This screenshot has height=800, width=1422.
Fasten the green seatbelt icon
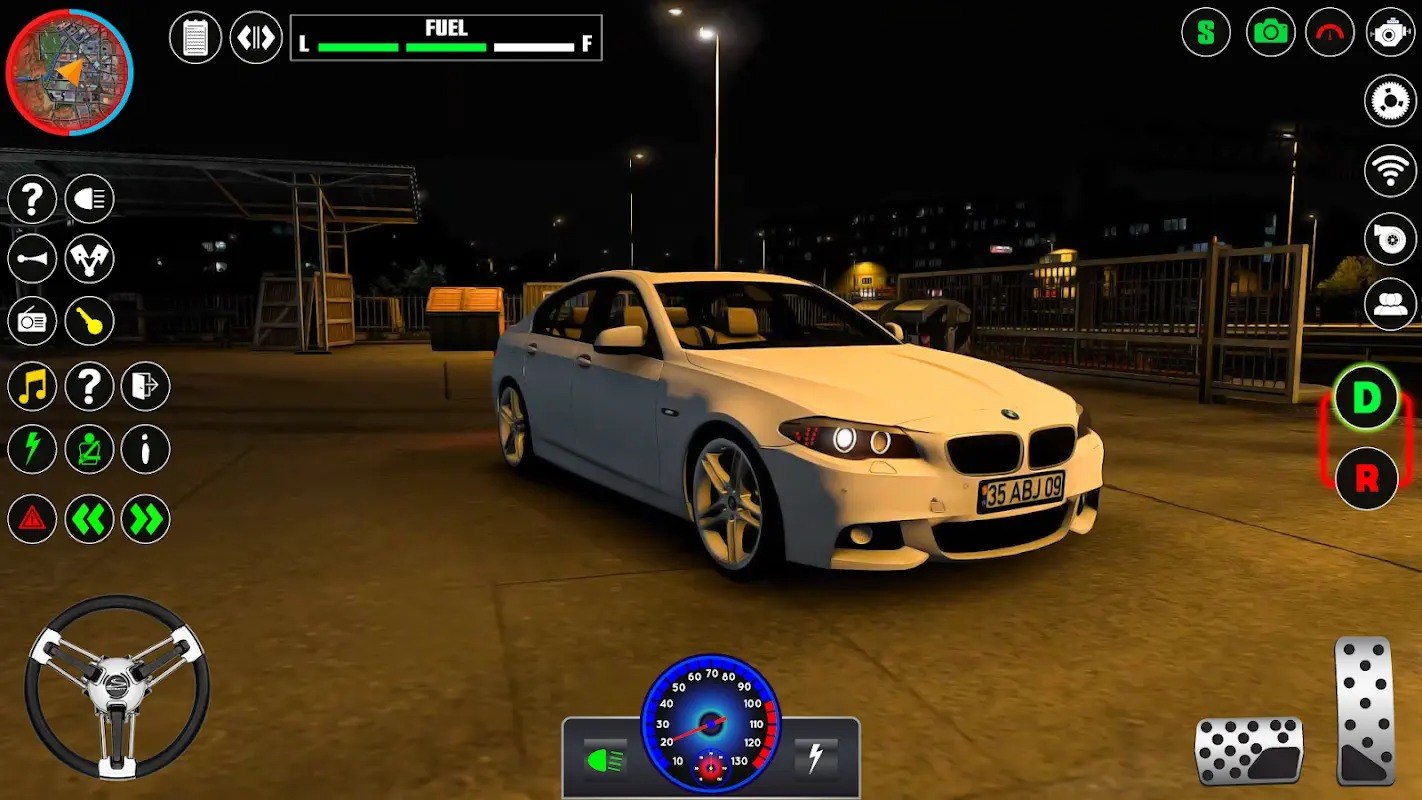[90, 449]
